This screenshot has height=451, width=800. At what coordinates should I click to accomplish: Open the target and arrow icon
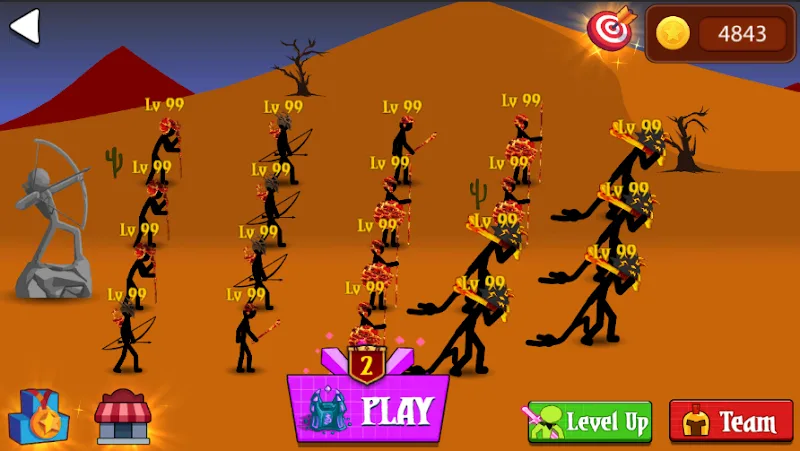pos(610,31)
